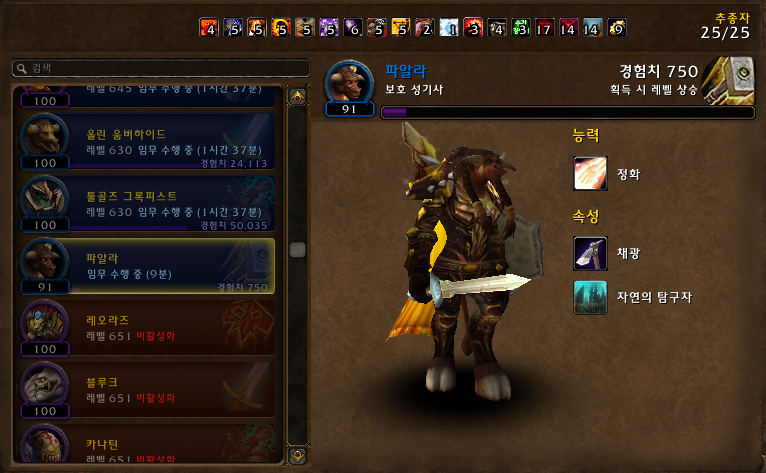The image size is (766, 473).
Task: Click the follower search box
Action: pos(160,68)
